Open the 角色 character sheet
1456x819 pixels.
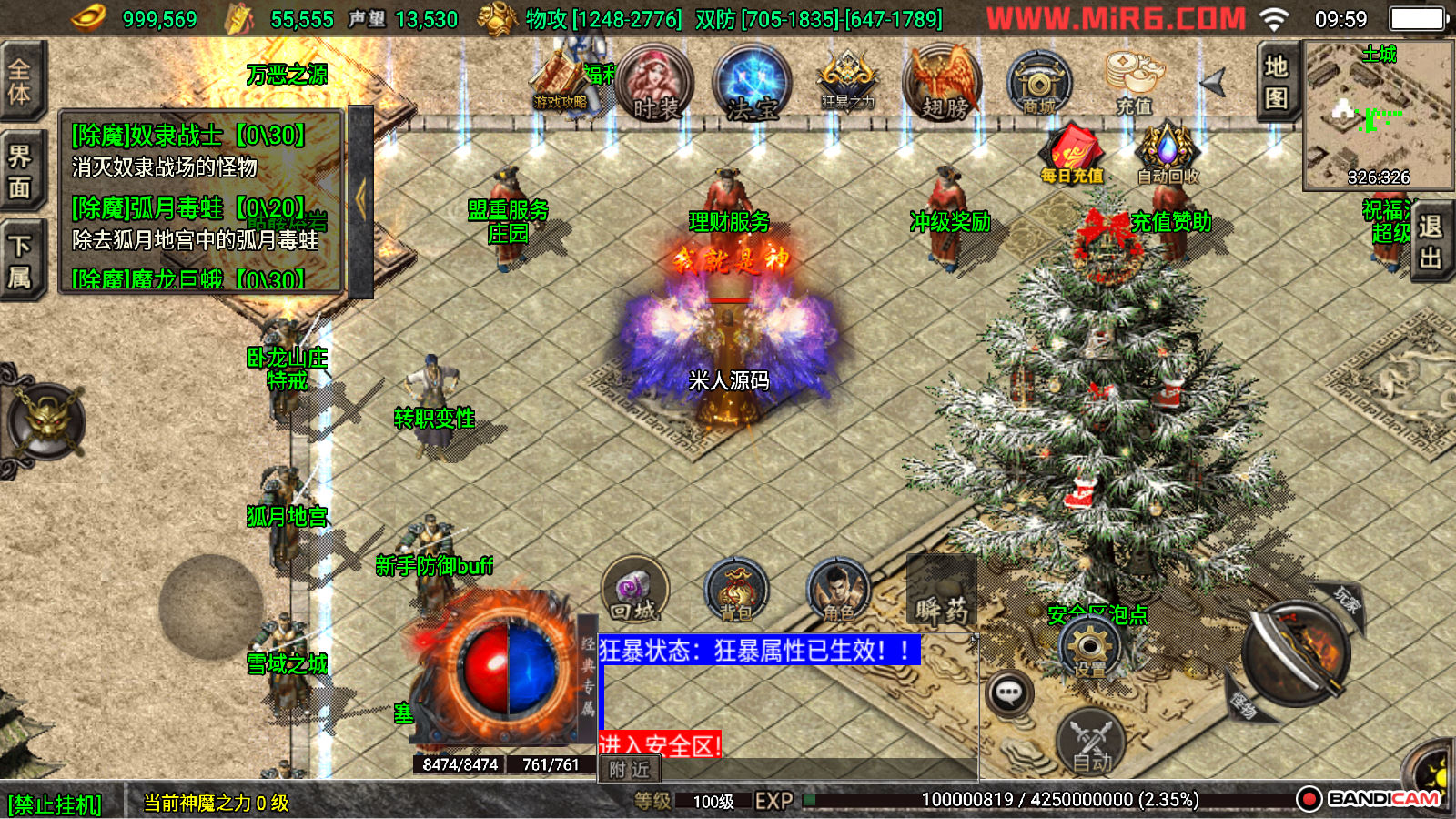(x=838, y=591)
